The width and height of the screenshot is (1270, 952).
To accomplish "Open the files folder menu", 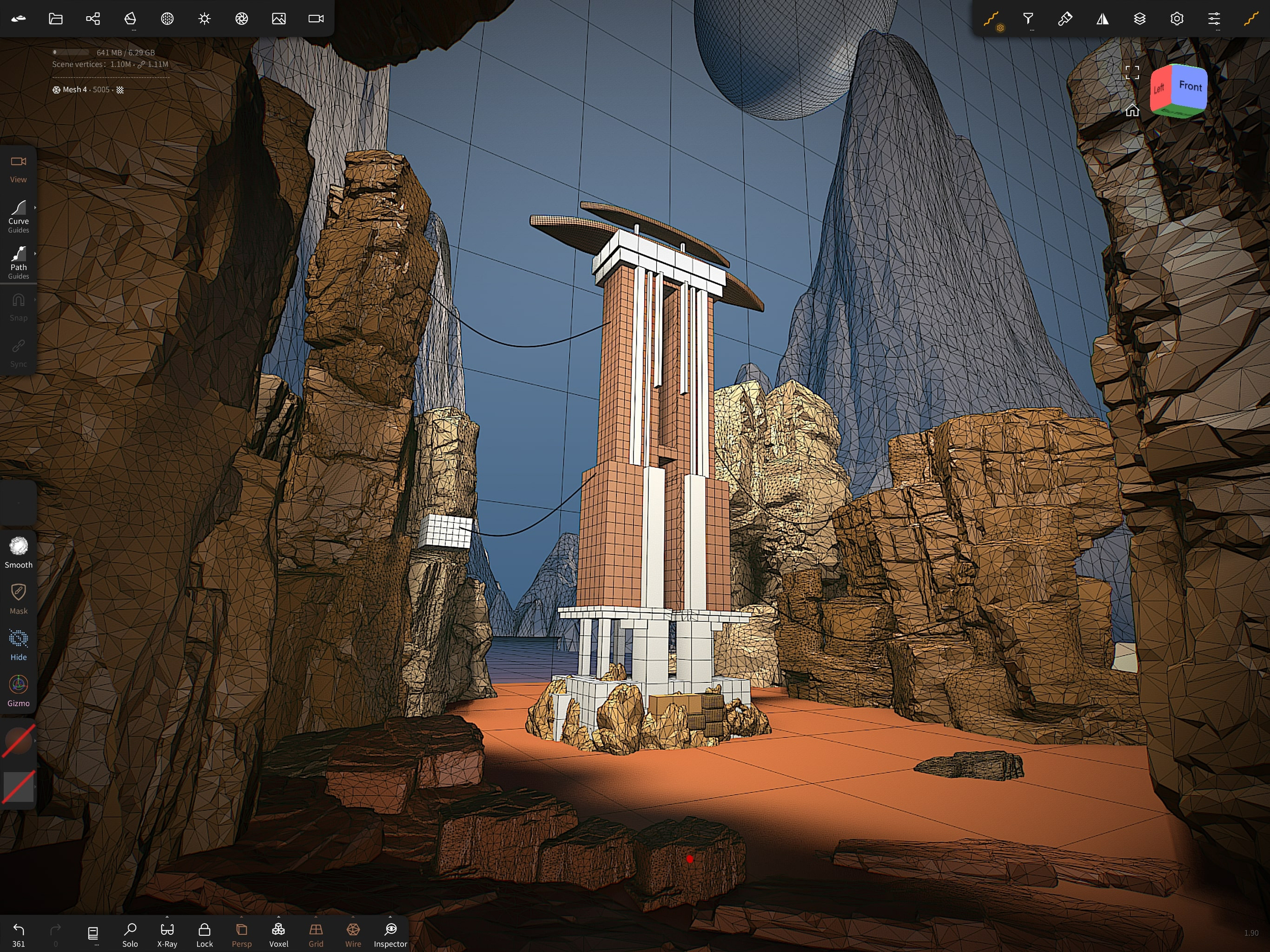I will [x=56, y=19].
